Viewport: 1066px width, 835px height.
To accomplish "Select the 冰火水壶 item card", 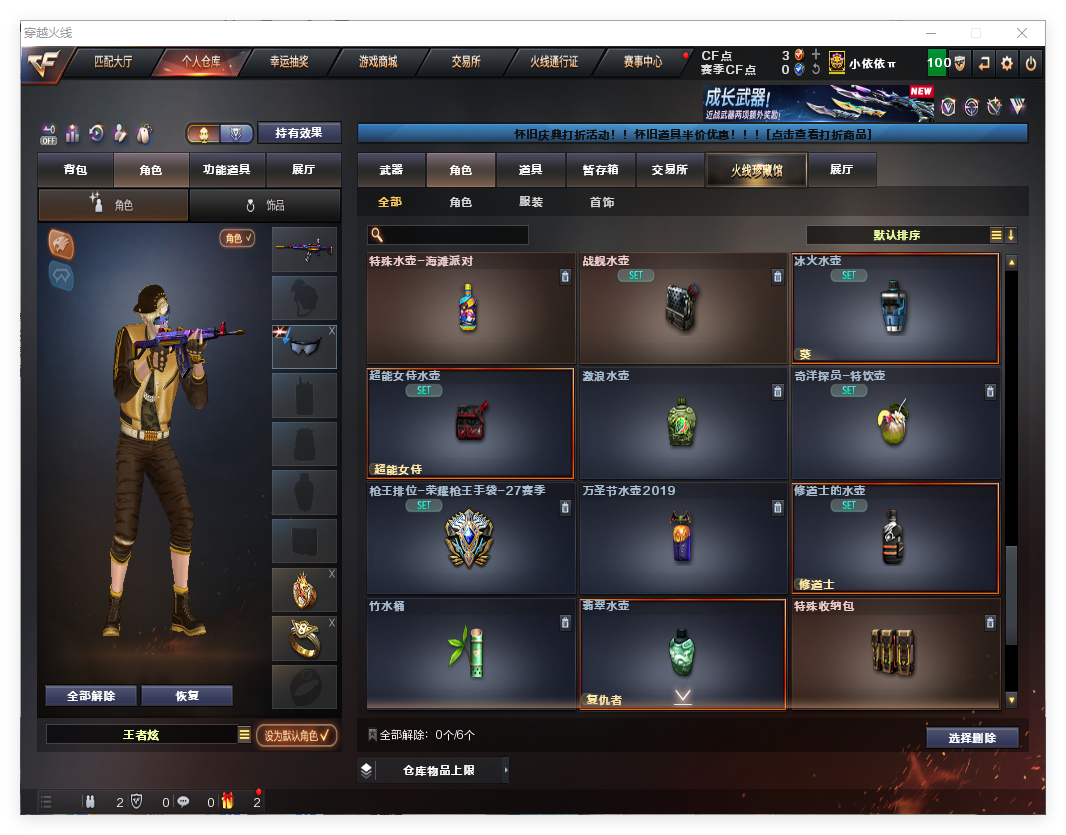I will pyautogui.click(x=895, y=308).
